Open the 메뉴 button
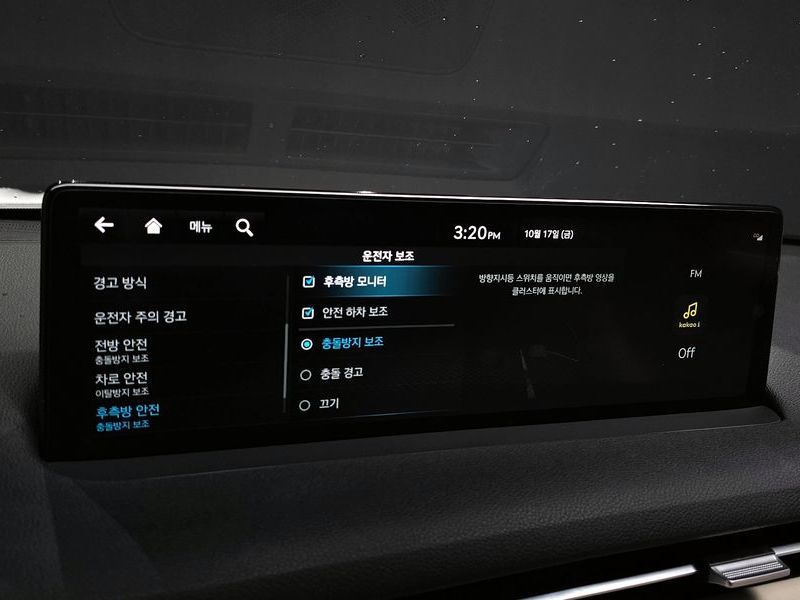Viewport: 800px width, 600px height. [201, 227]
